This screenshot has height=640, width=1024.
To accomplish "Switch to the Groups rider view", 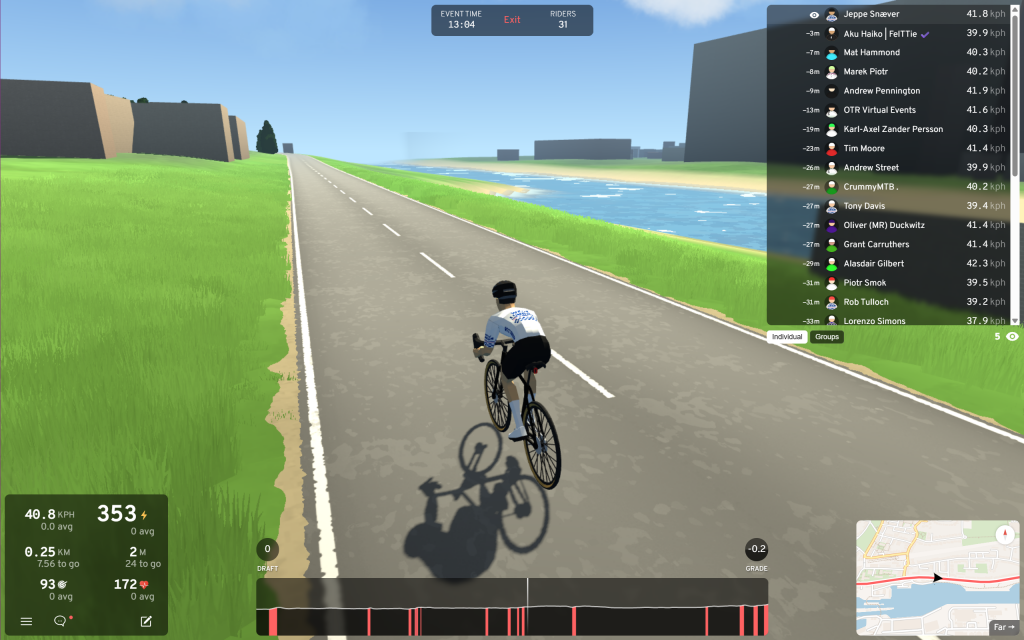I will [x=827, y=337].
